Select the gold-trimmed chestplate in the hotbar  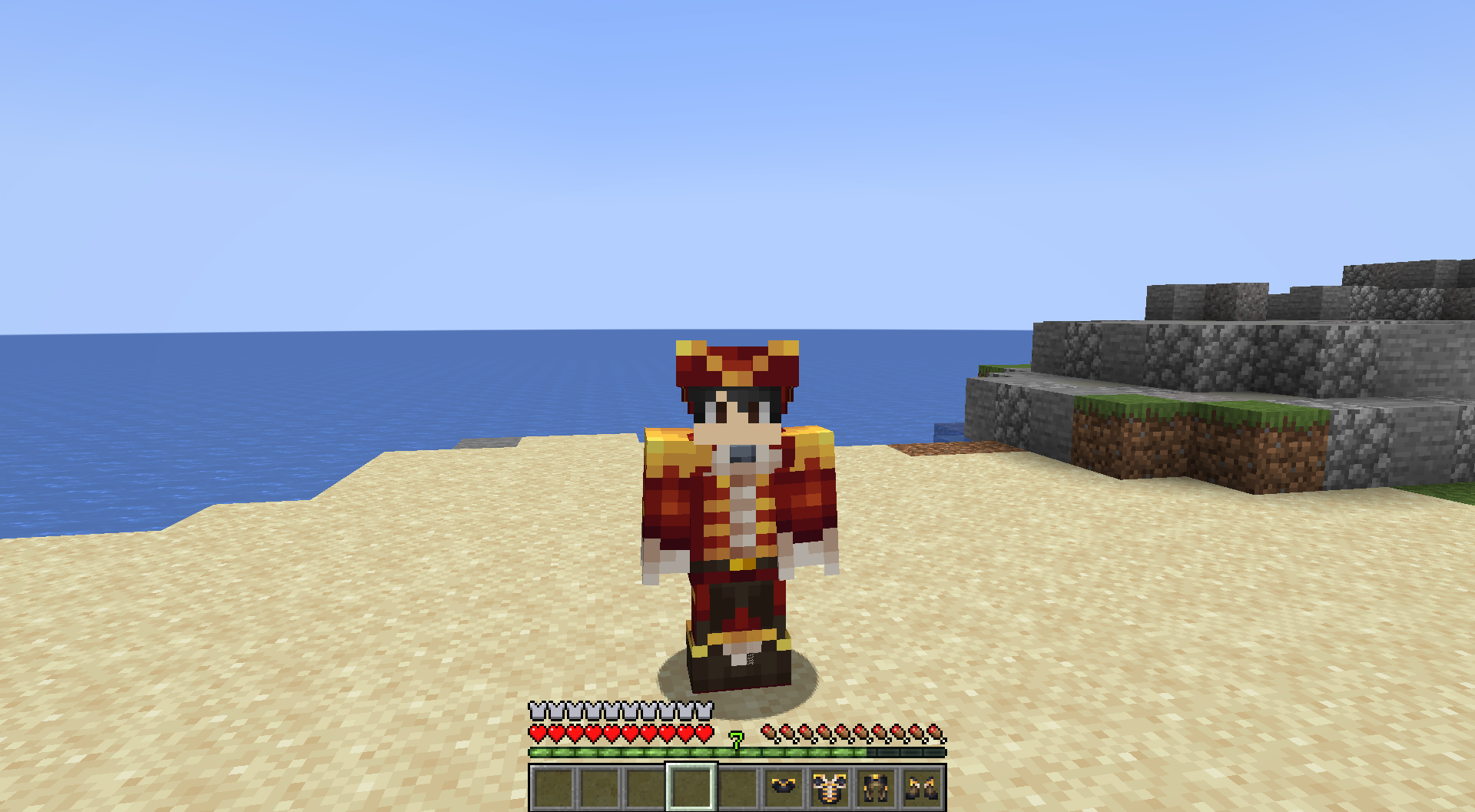tap(828, 787)
